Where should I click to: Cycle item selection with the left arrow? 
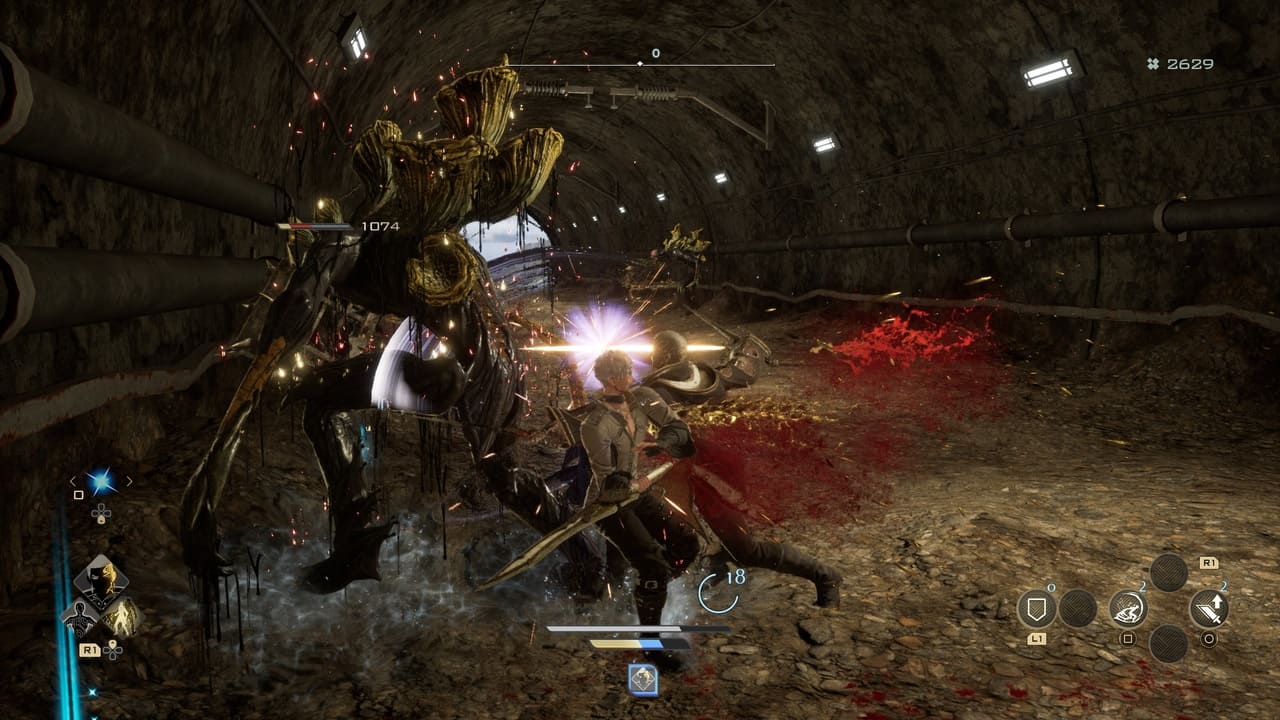72,481
